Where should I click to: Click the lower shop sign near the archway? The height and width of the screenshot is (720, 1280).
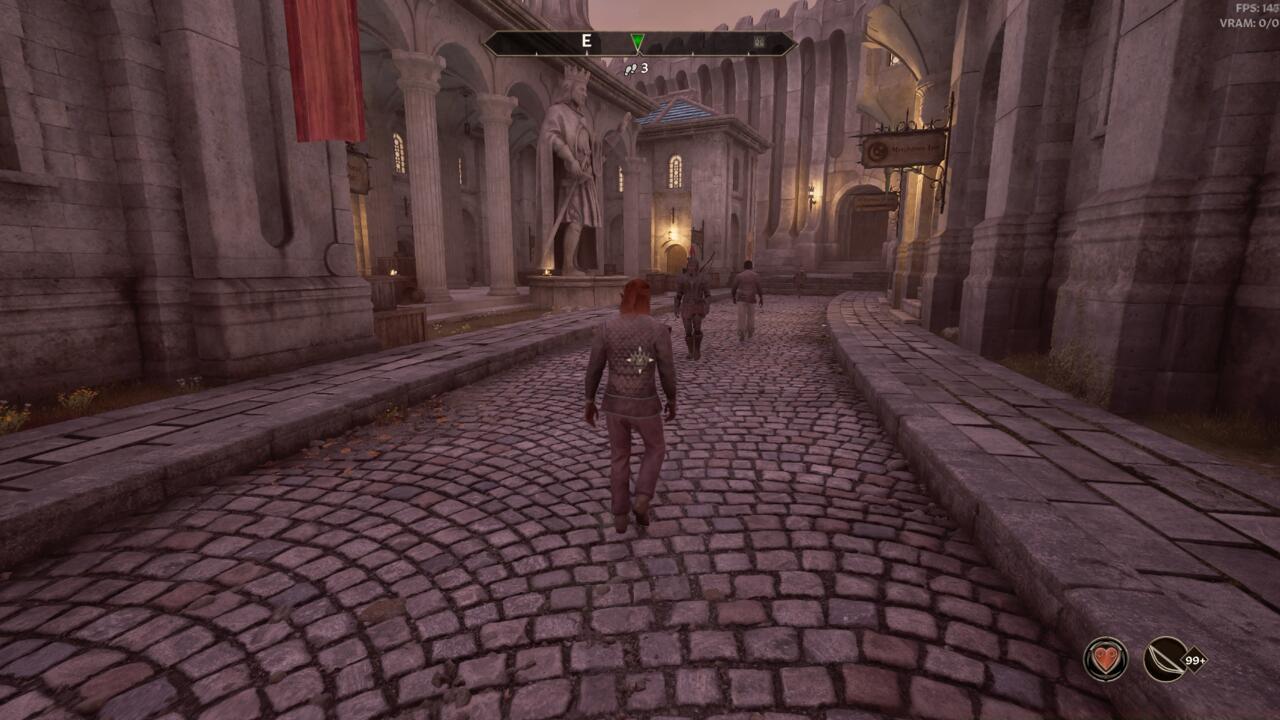tap(872, 200)
